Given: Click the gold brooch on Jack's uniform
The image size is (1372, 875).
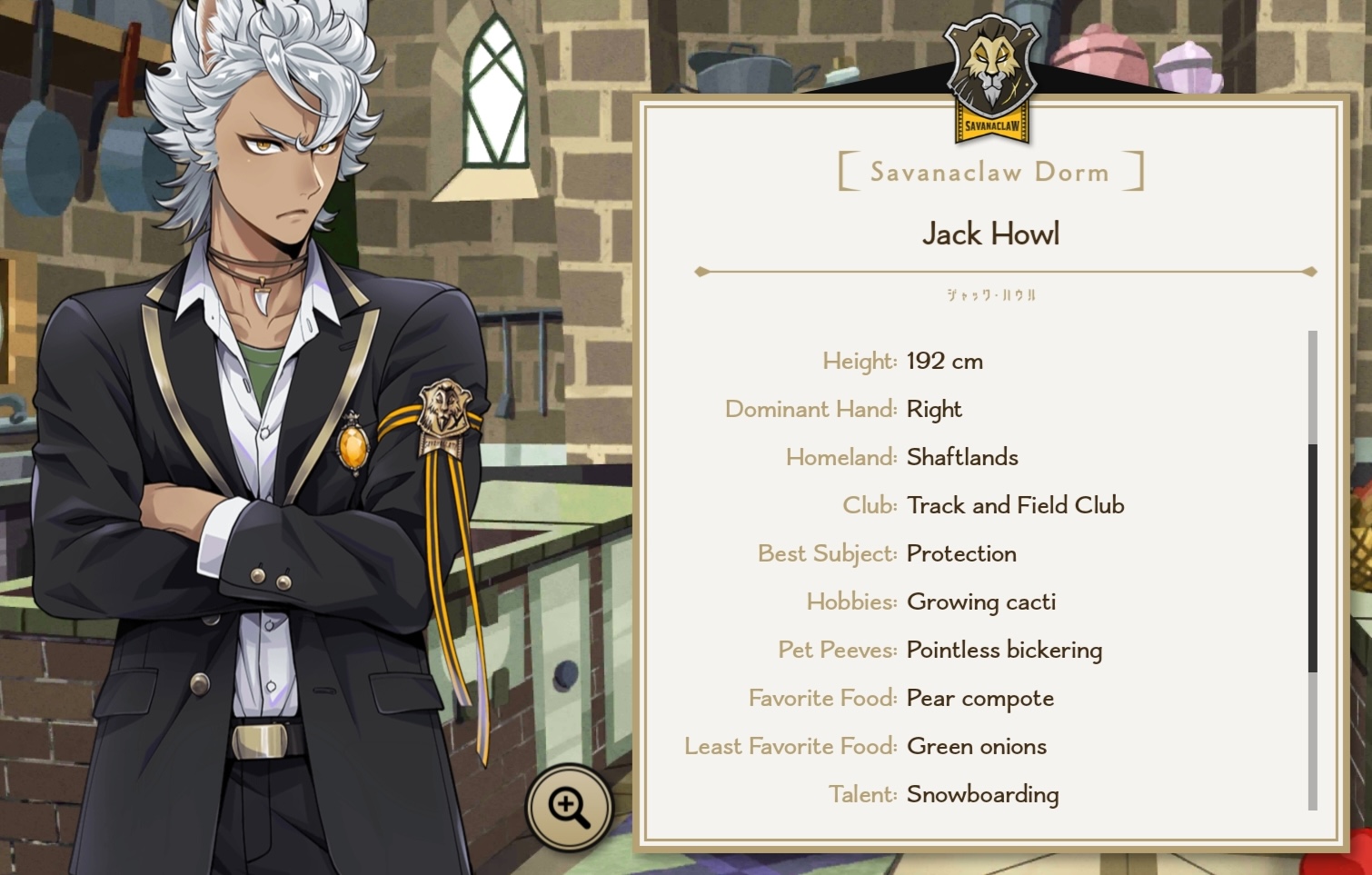Looking at the screenshot, I should pos(353,447).
